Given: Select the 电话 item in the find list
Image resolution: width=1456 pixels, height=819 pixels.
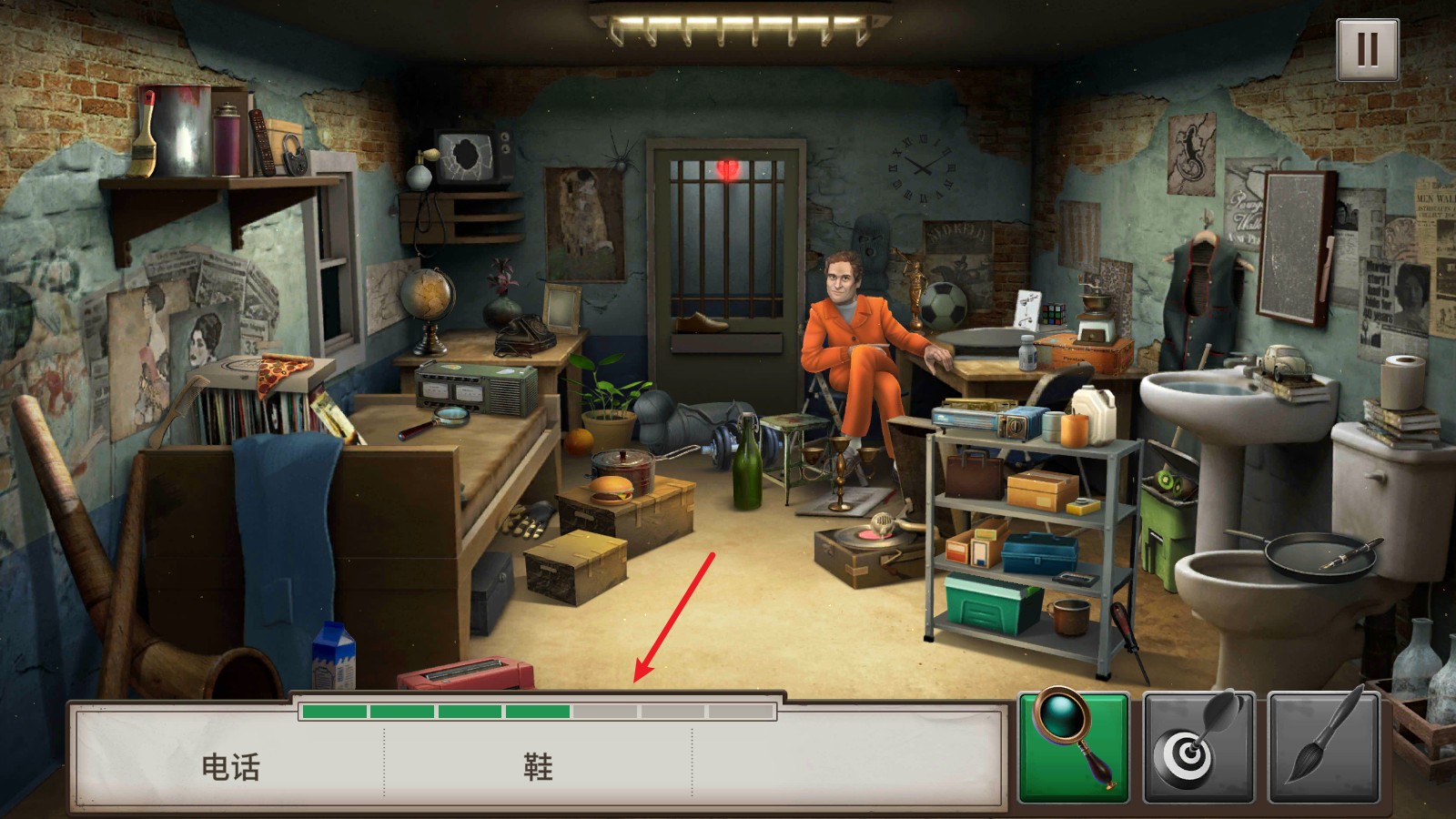Looking at the screenshot, I should point(230,766).
